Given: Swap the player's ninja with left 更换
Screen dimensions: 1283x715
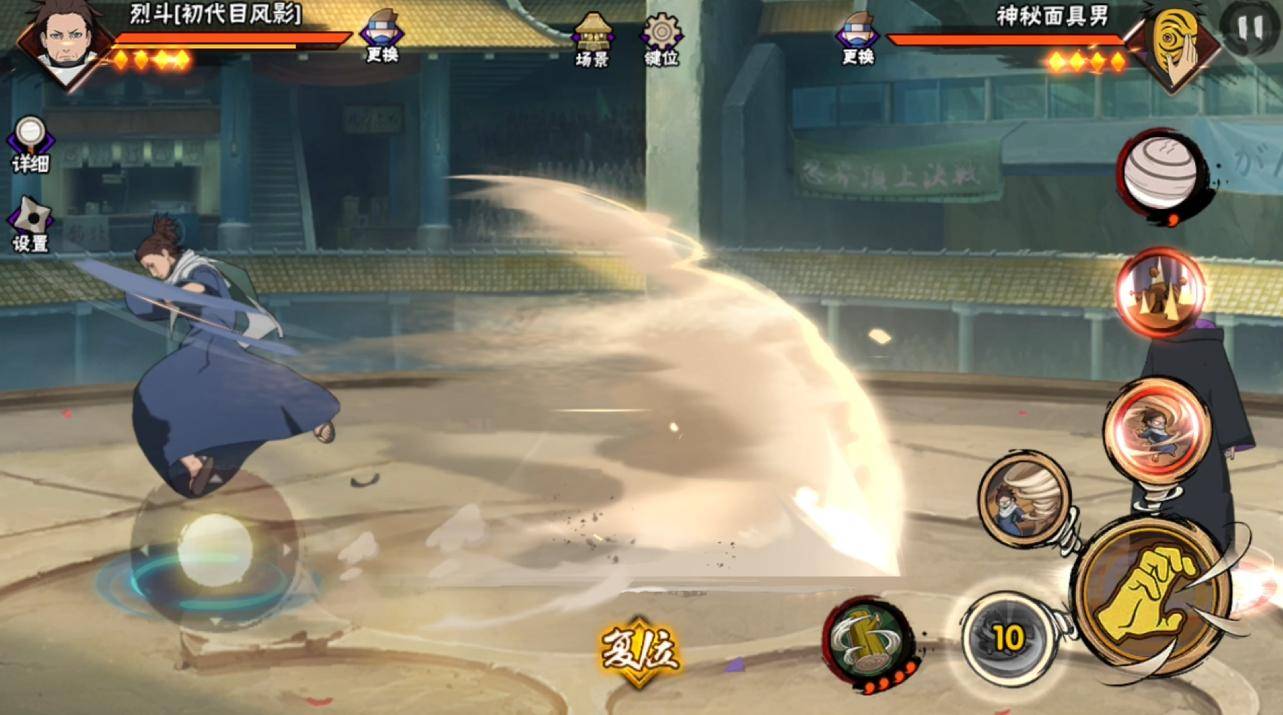Looking at the screenshot, I should coord(382,35).
